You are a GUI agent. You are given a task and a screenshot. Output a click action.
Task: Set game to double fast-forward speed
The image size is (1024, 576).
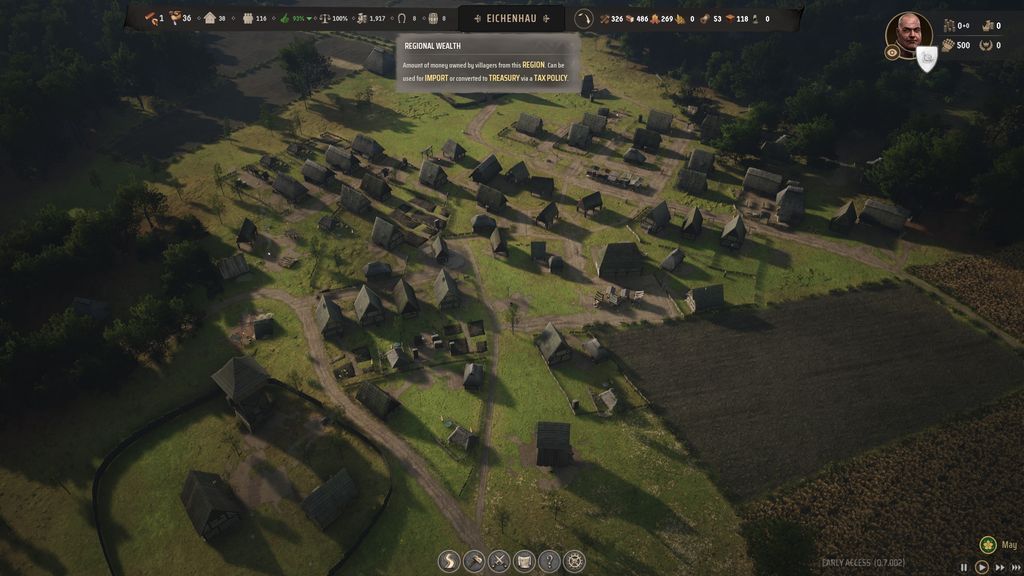point(999,567)
